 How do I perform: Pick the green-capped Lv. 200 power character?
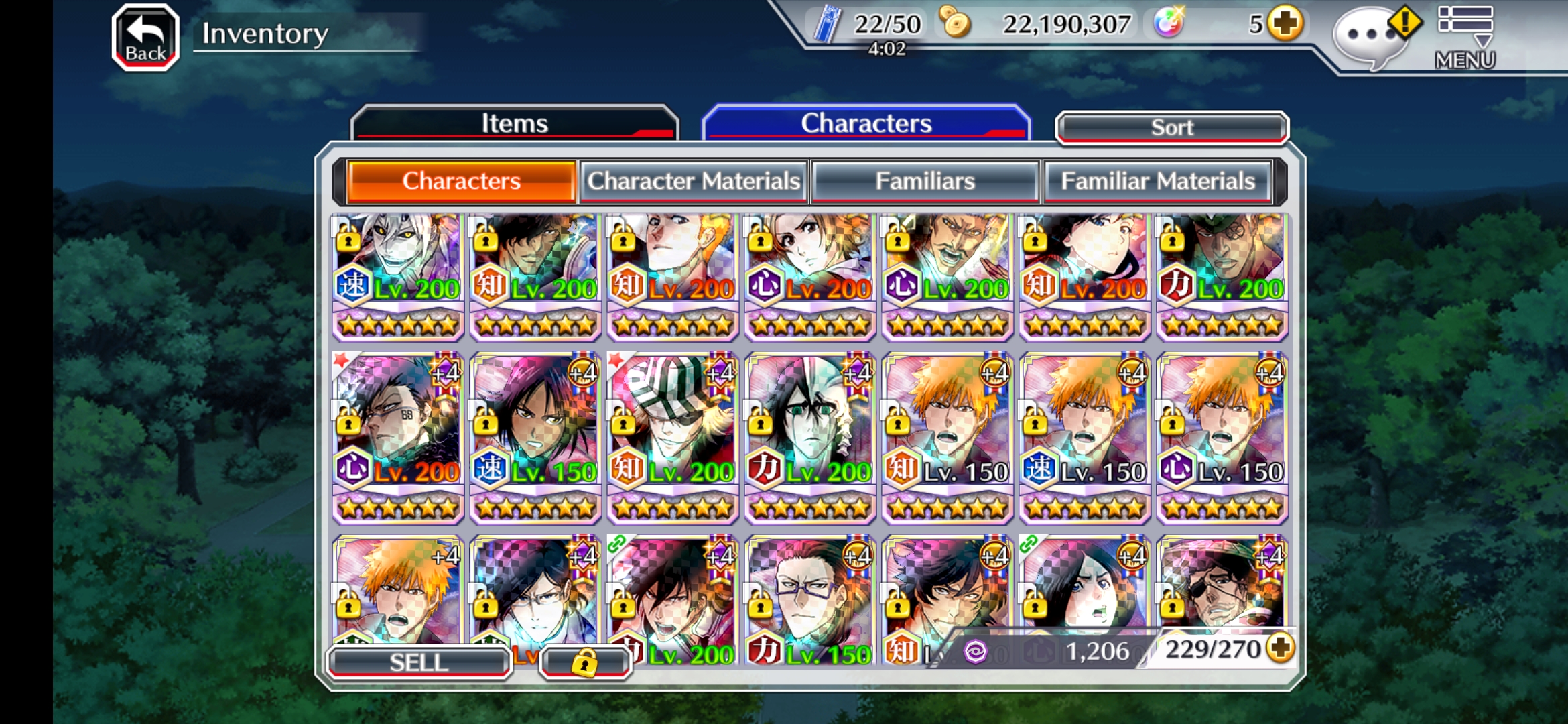[x=1222, y=275]
